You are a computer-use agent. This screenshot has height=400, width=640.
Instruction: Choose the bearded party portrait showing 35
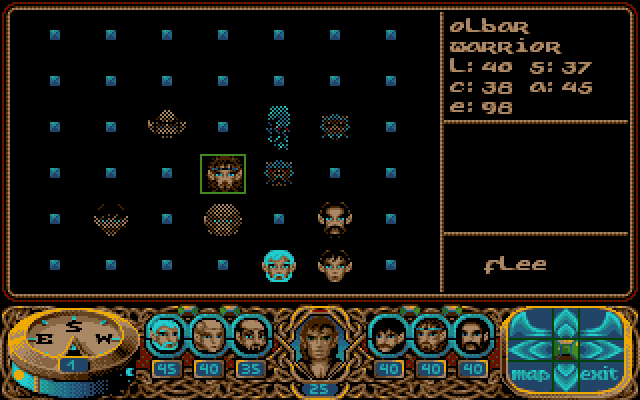coord(250,335)
